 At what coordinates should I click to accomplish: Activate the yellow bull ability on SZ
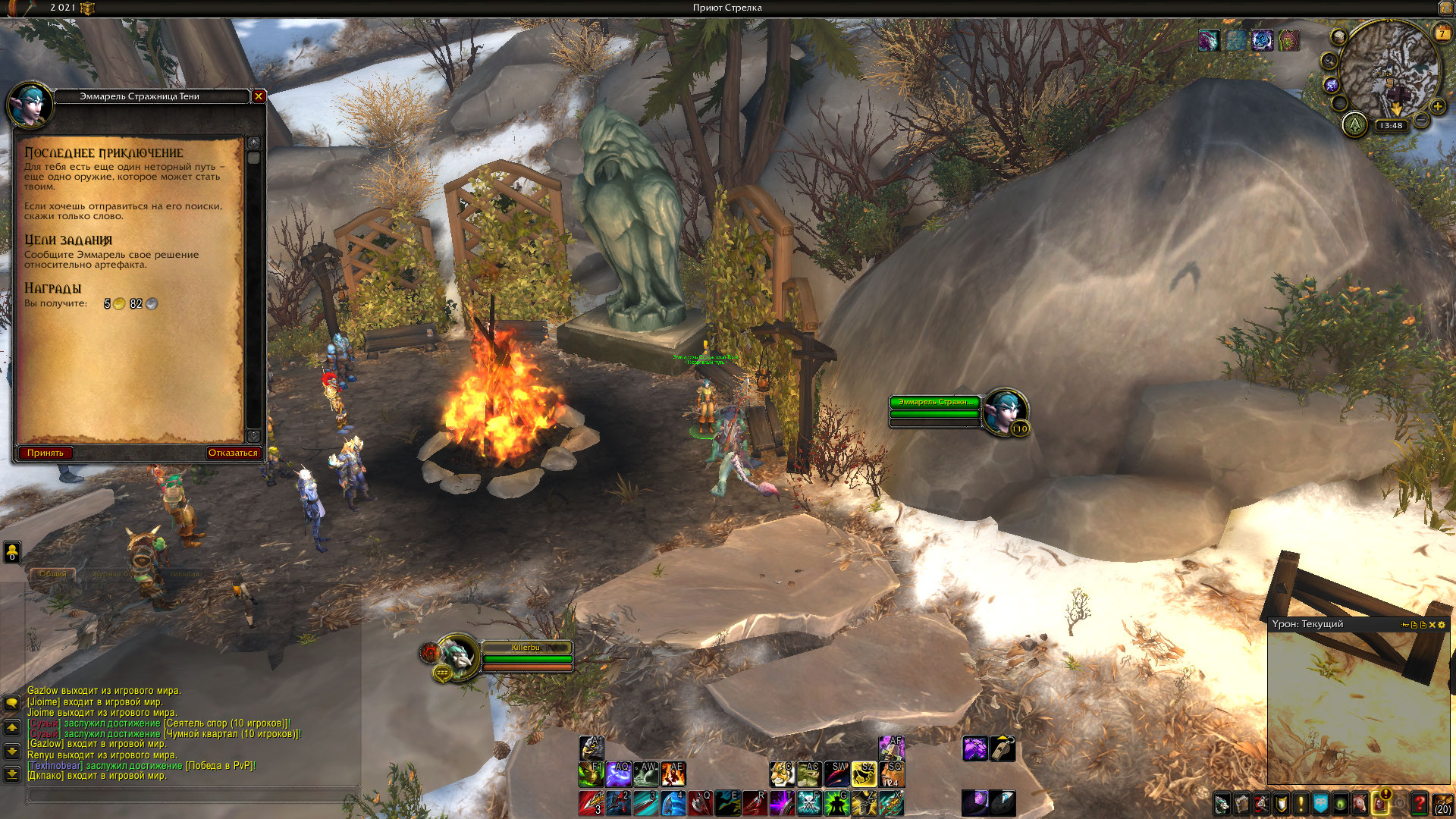click(x=864, y=774)
